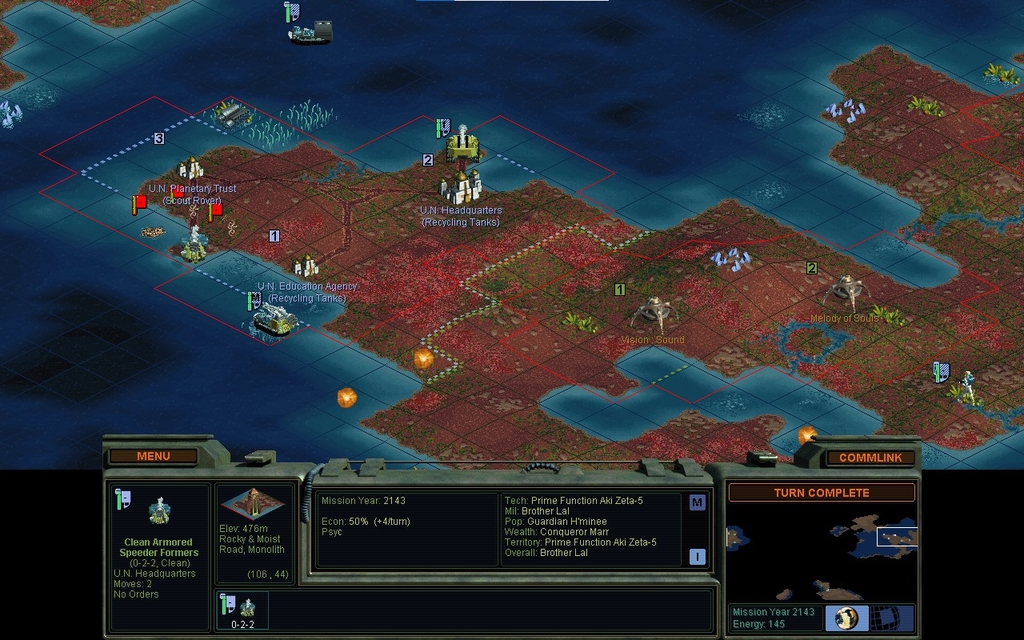Open the COMMLINK panel
The image size is (1024, 640).
pyautogui.click(x=870, y=457)
